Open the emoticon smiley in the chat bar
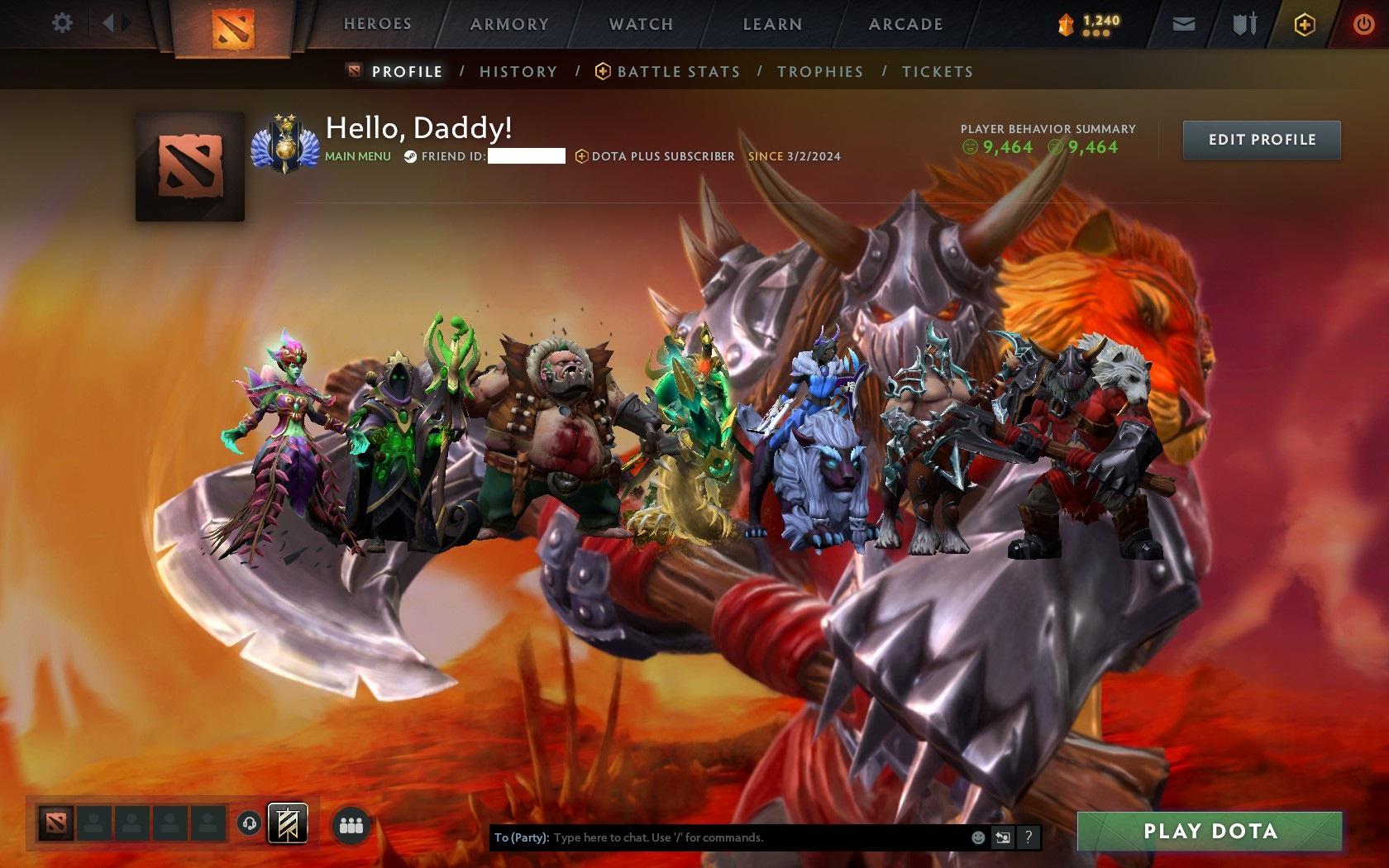 [978, 837]
